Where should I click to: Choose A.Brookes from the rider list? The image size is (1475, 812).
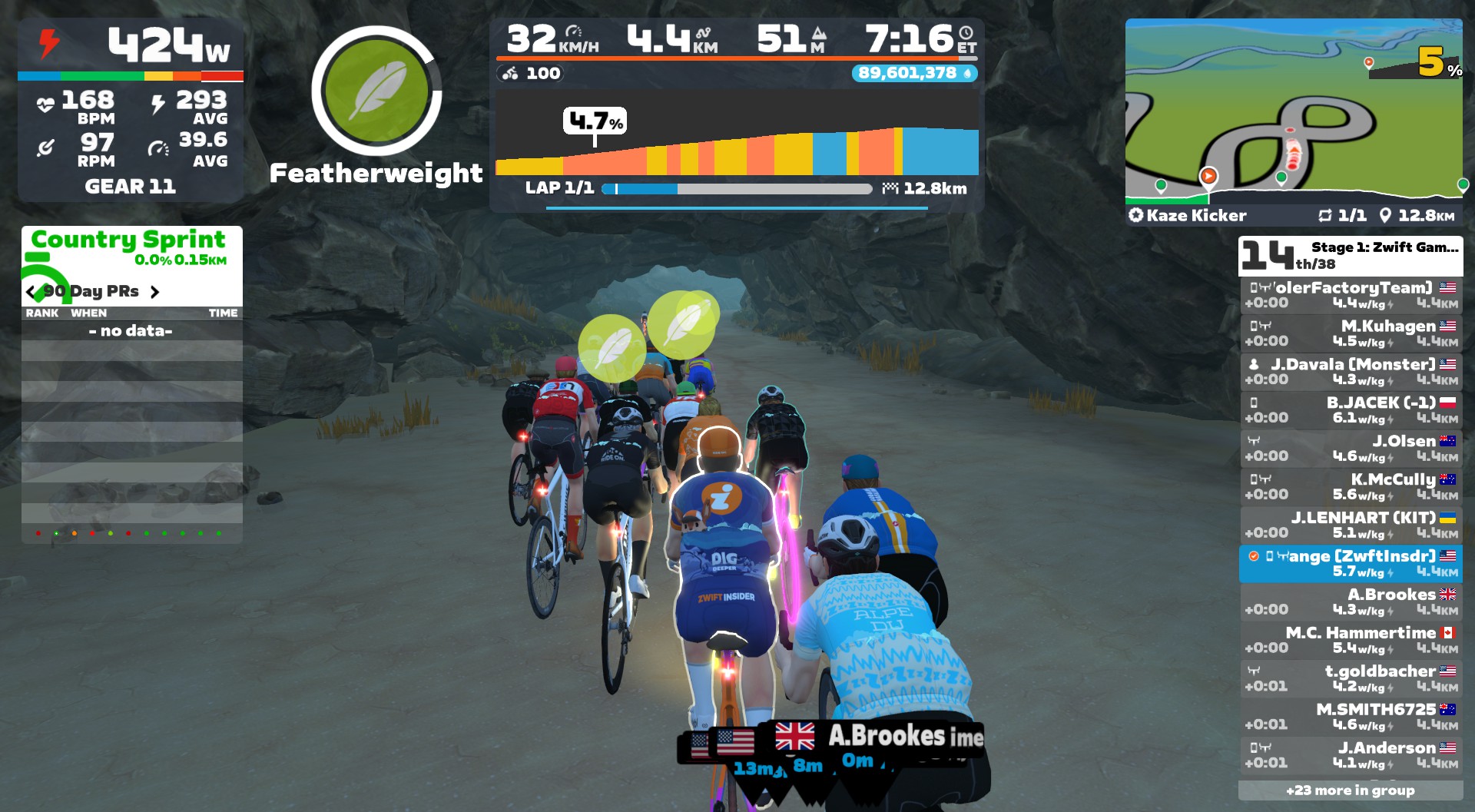1351,602
